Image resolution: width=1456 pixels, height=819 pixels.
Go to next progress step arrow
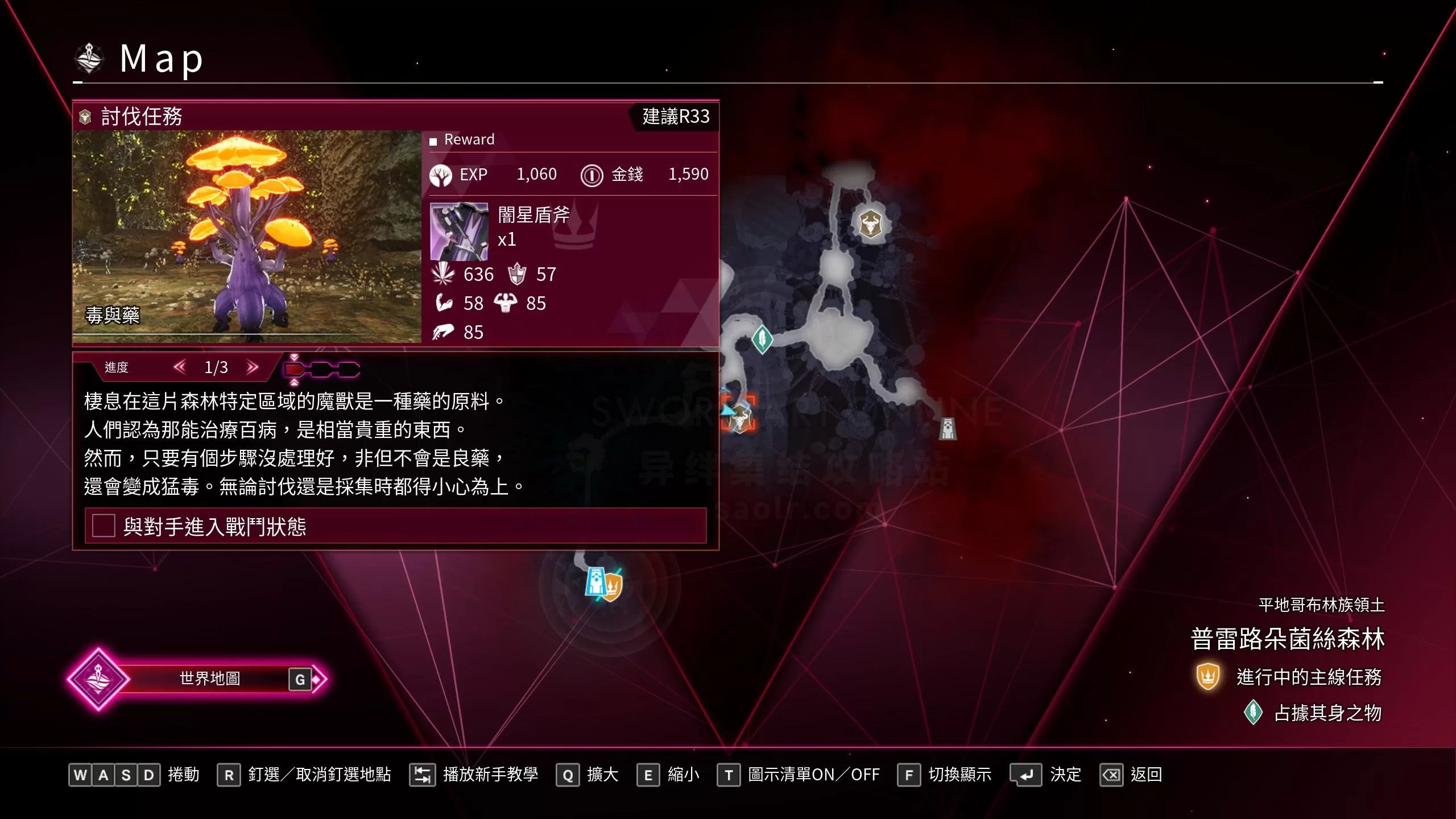[253, 367]
